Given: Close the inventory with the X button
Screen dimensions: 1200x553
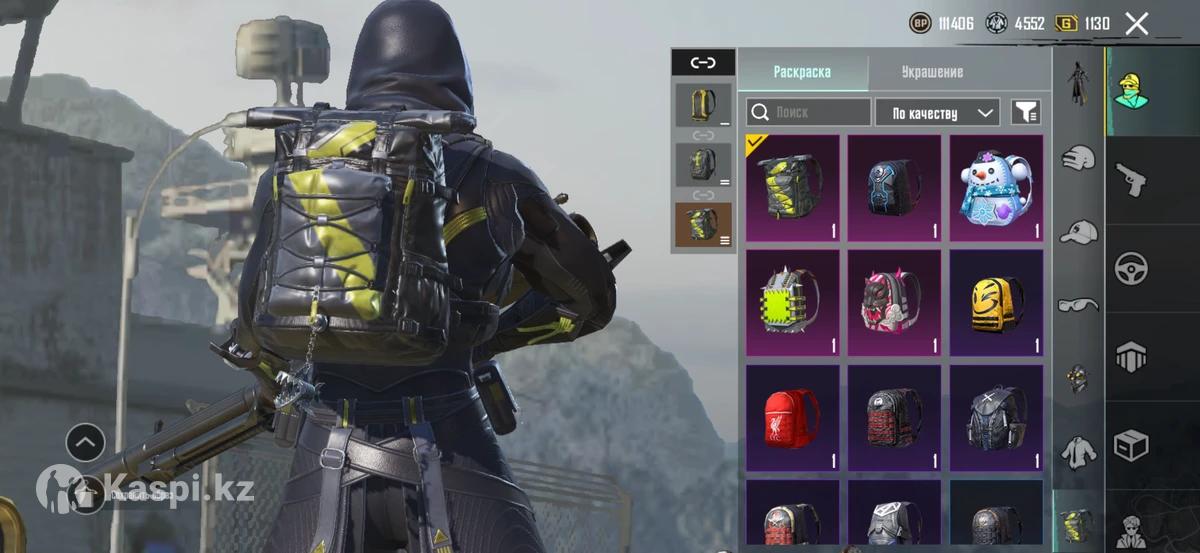Looking at the screenshot, I should (1137, 24).
